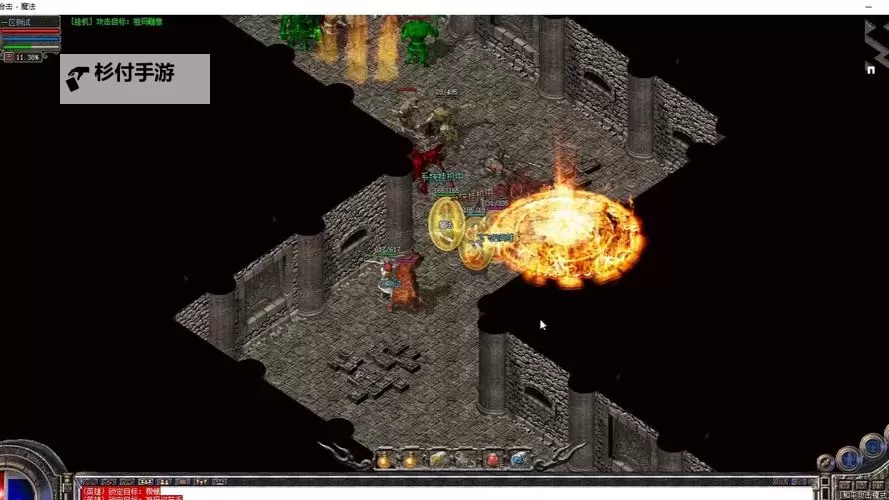
Task: Click the small gray orb button
Action: 826,463
